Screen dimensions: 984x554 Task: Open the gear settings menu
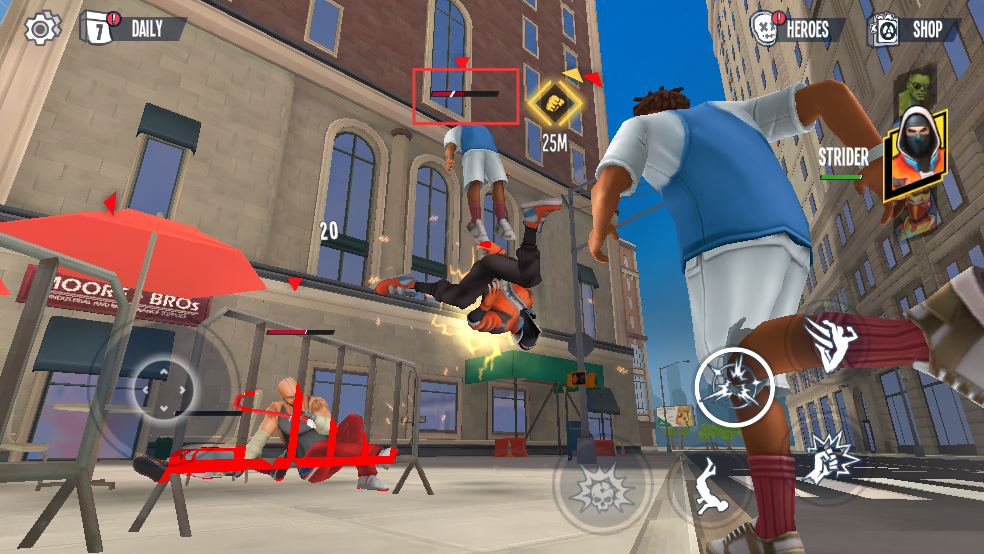pos(41,28)
